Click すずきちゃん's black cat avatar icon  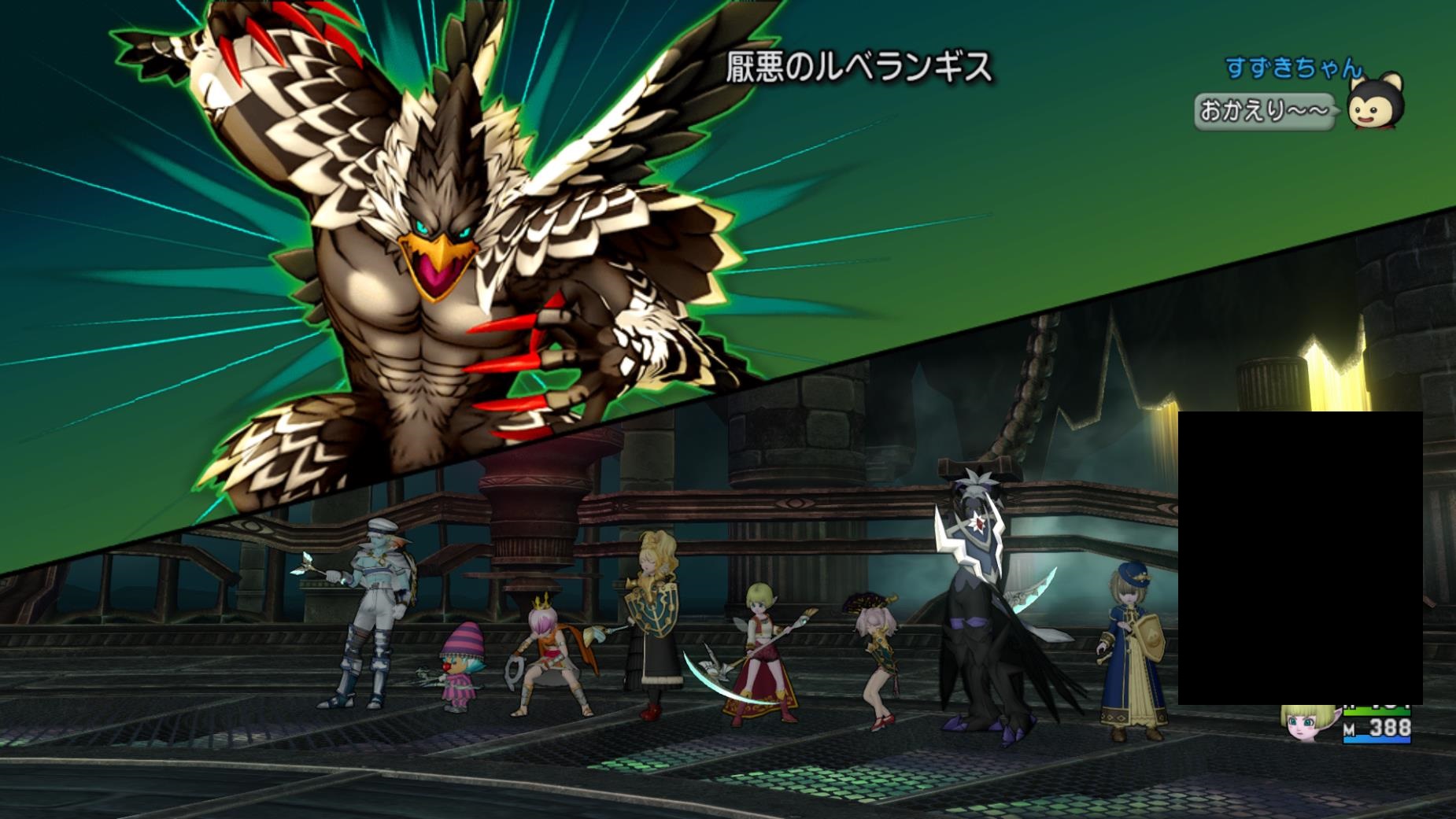click(1374, 102)
